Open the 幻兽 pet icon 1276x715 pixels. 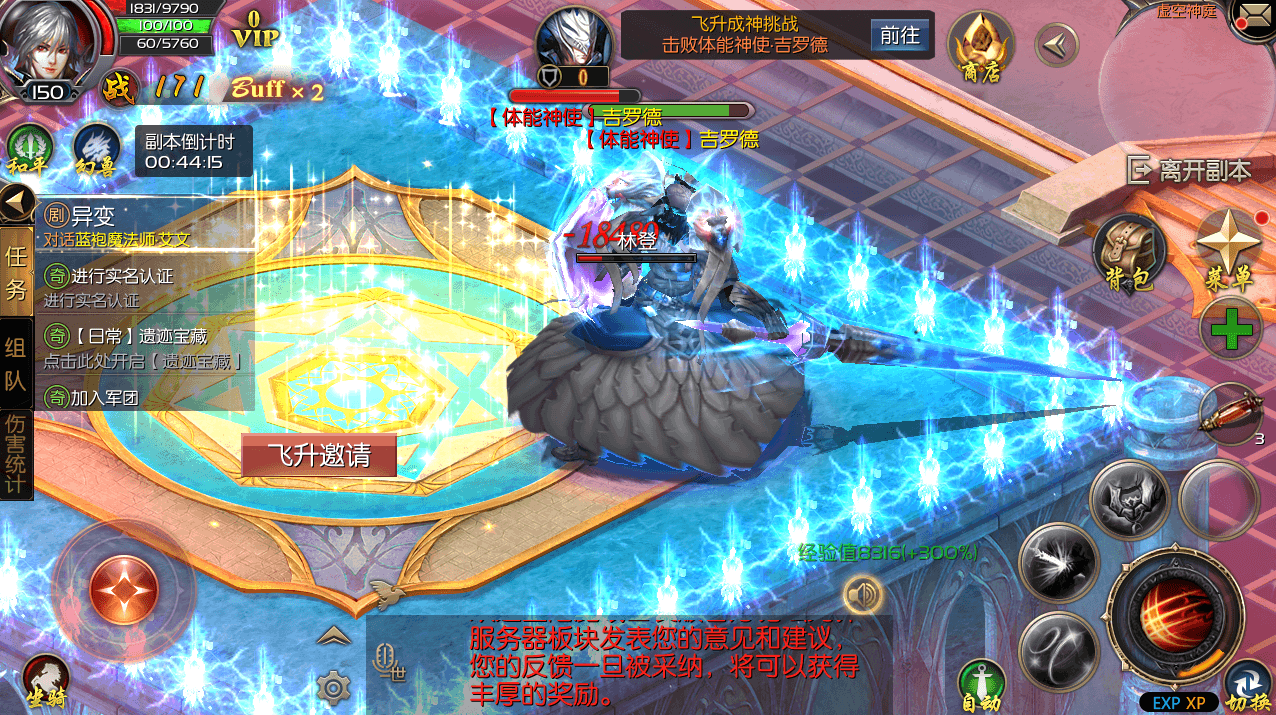(x=97, y=149)
